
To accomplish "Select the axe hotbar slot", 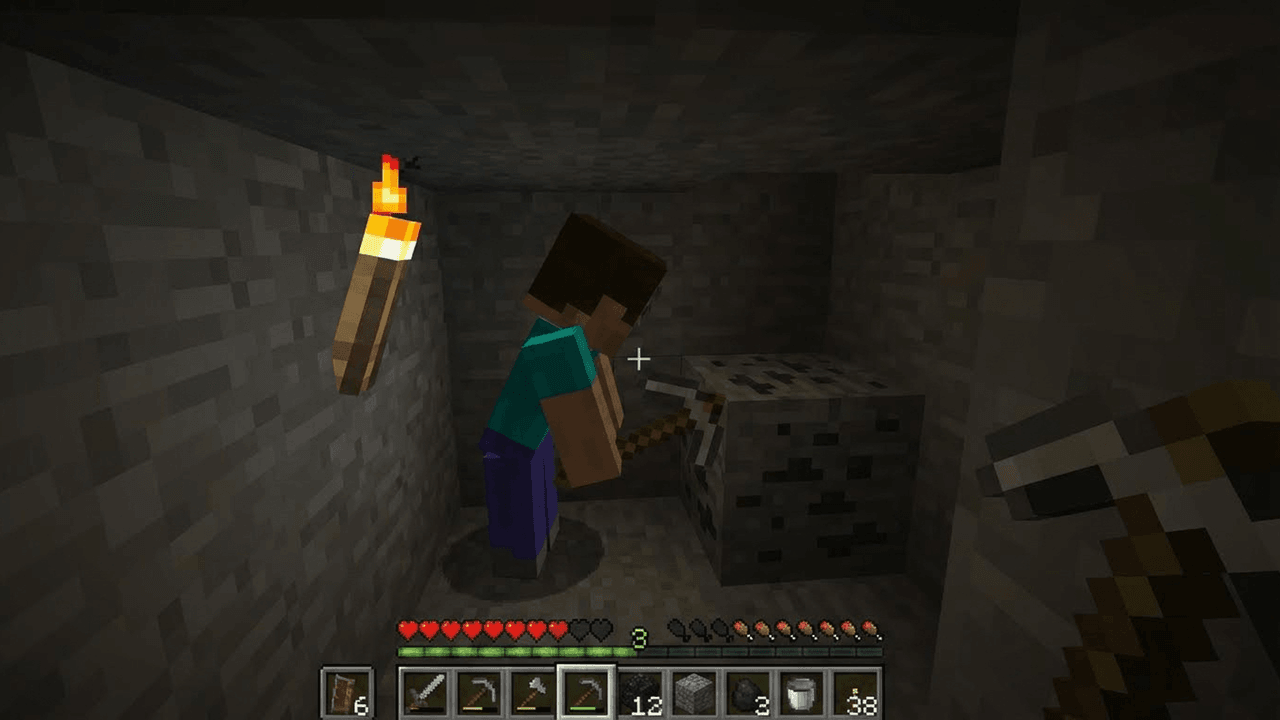I will click(531, 692).
